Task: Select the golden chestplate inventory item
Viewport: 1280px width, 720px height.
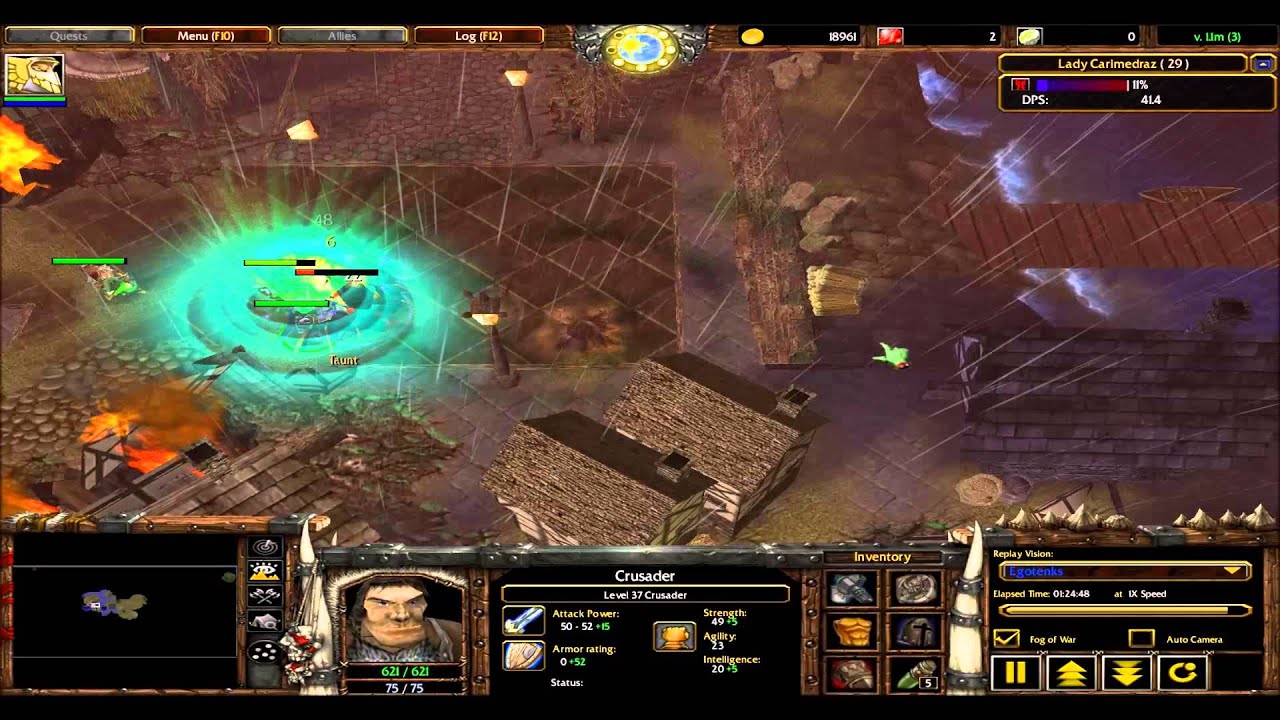Action: click(851, 632)
